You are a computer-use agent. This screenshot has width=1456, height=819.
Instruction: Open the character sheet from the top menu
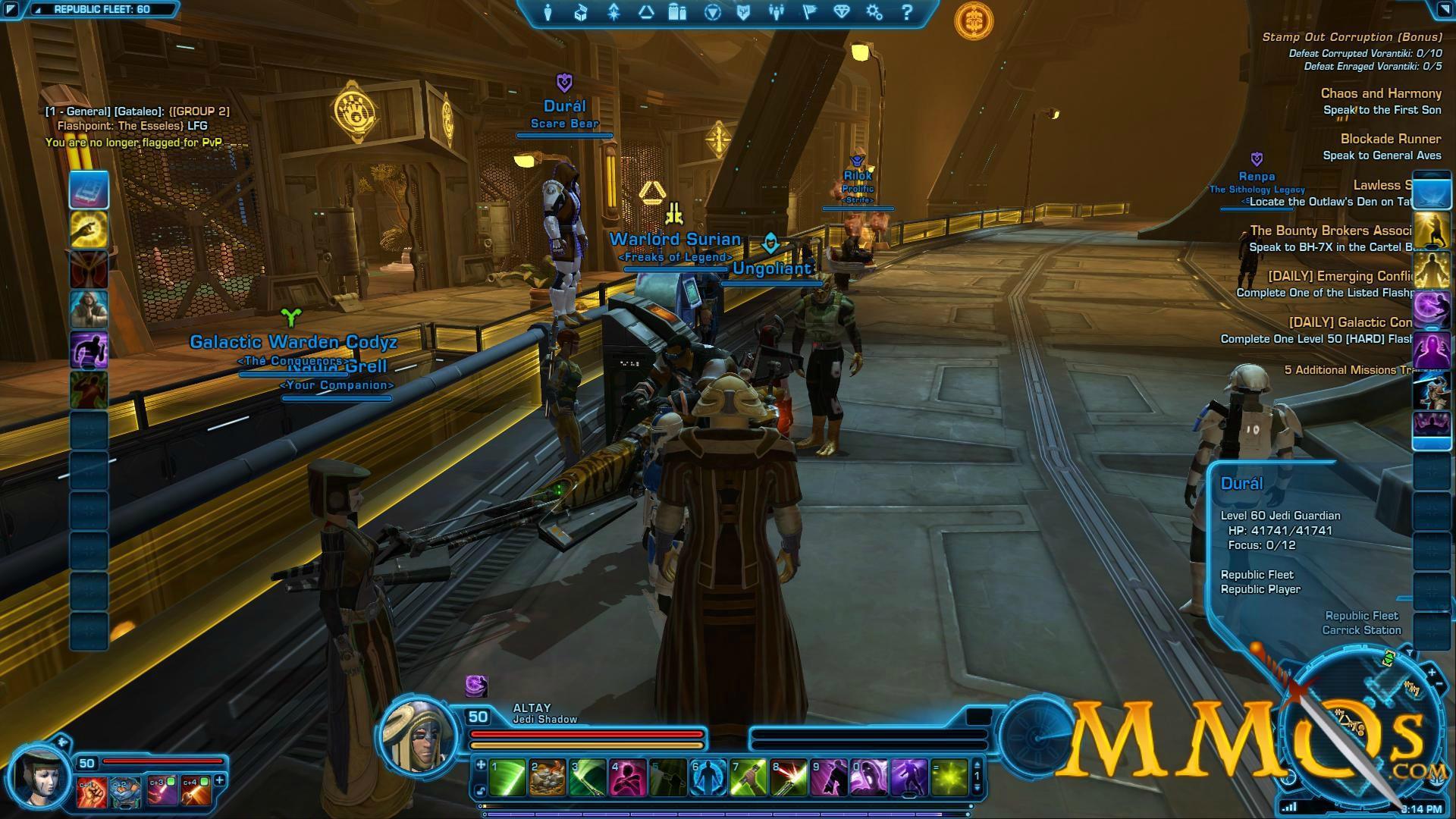pyautogui.click(x=548, y=13)
